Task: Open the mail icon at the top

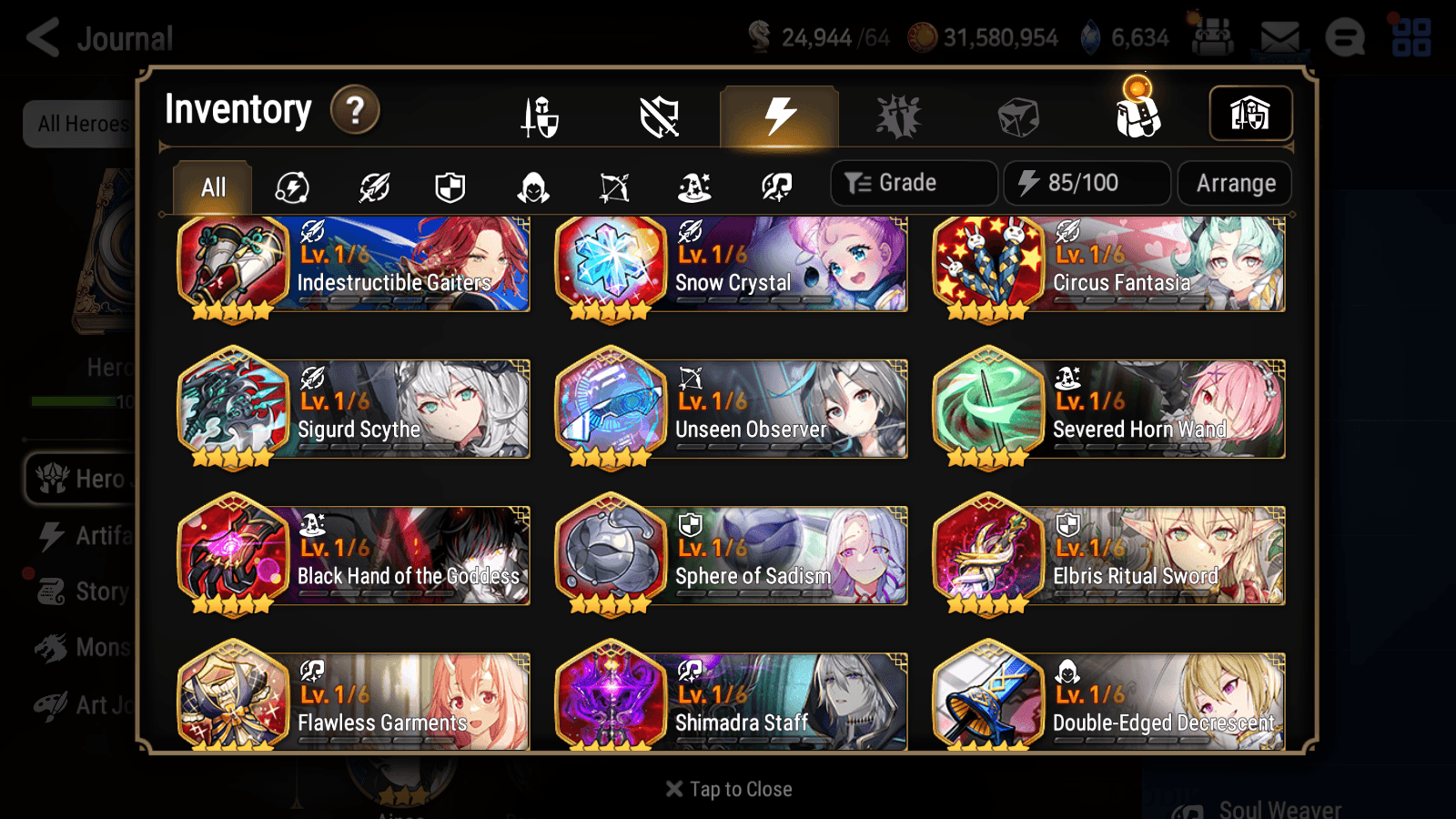Action: pos(1279,36)
